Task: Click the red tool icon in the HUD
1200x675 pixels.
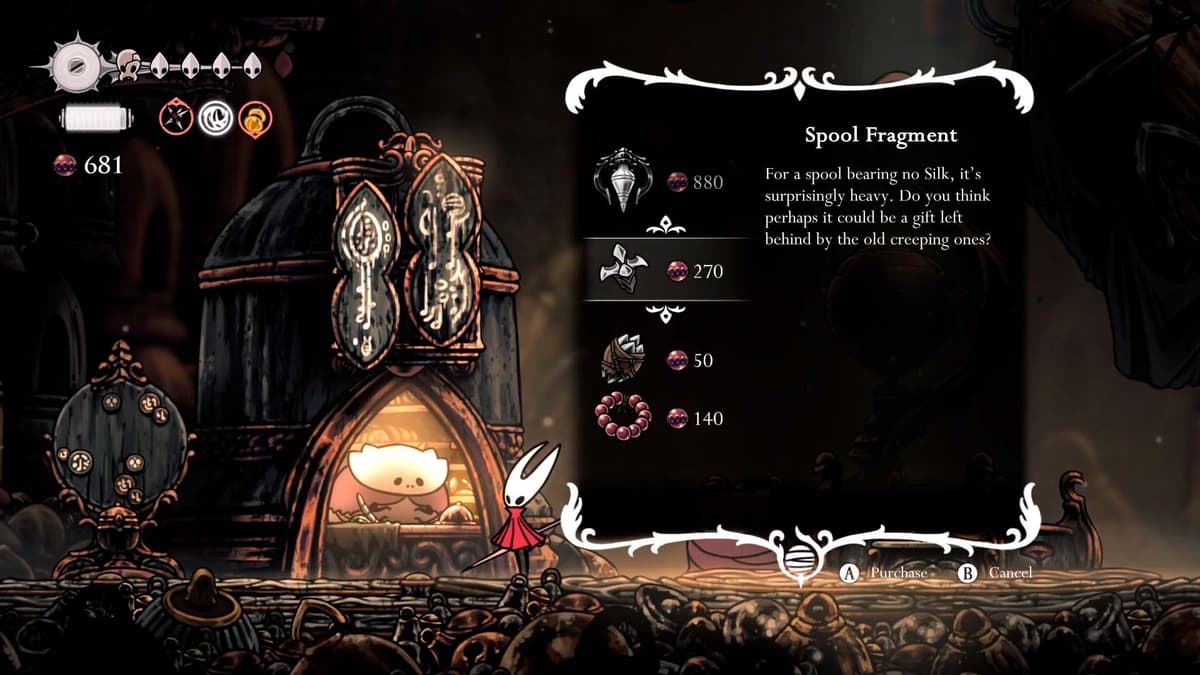Action: pos(175,120)
